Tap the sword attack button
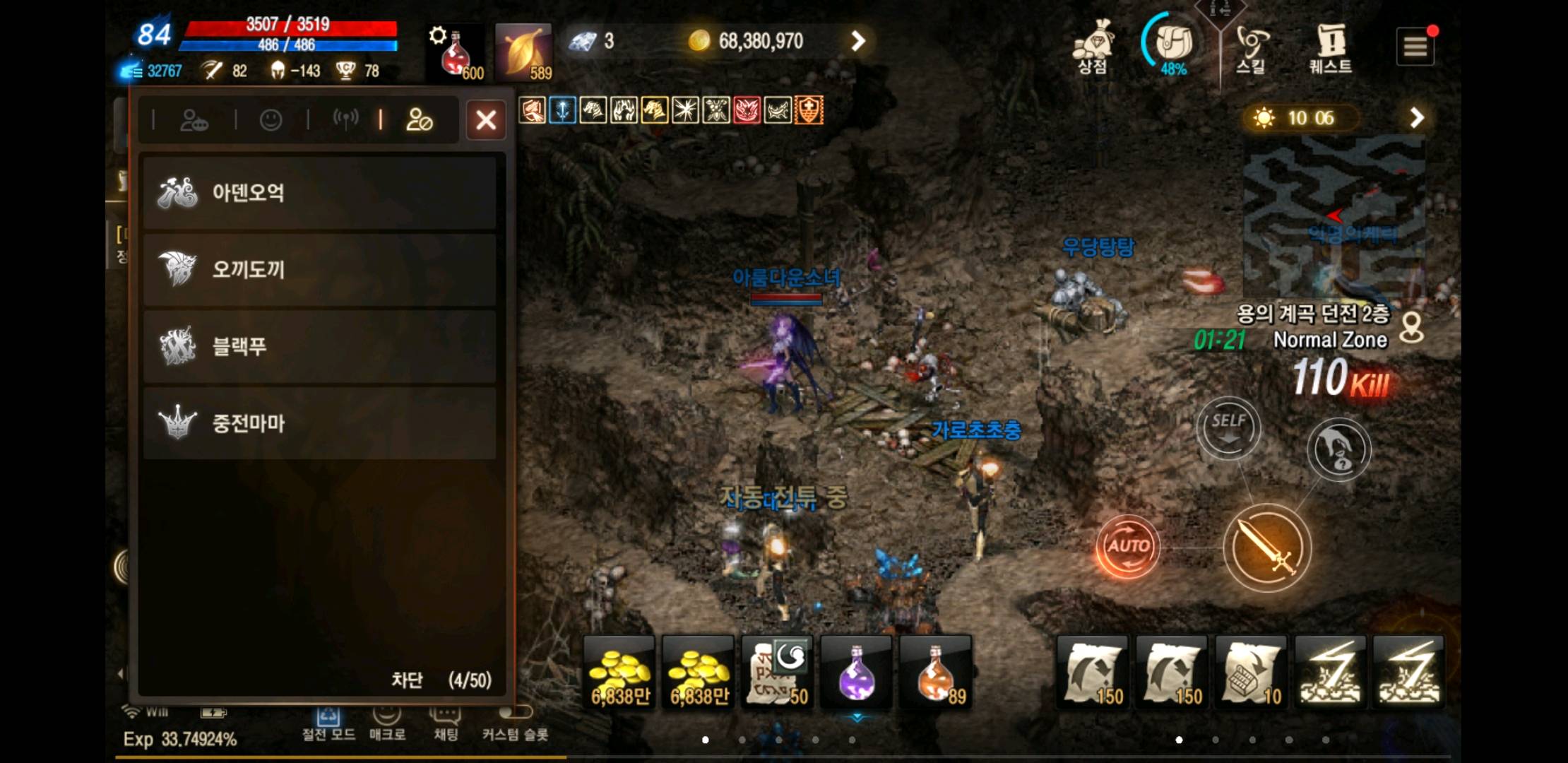The height and width of the screenshot is (763, 1568). [x=1267, y=548]
